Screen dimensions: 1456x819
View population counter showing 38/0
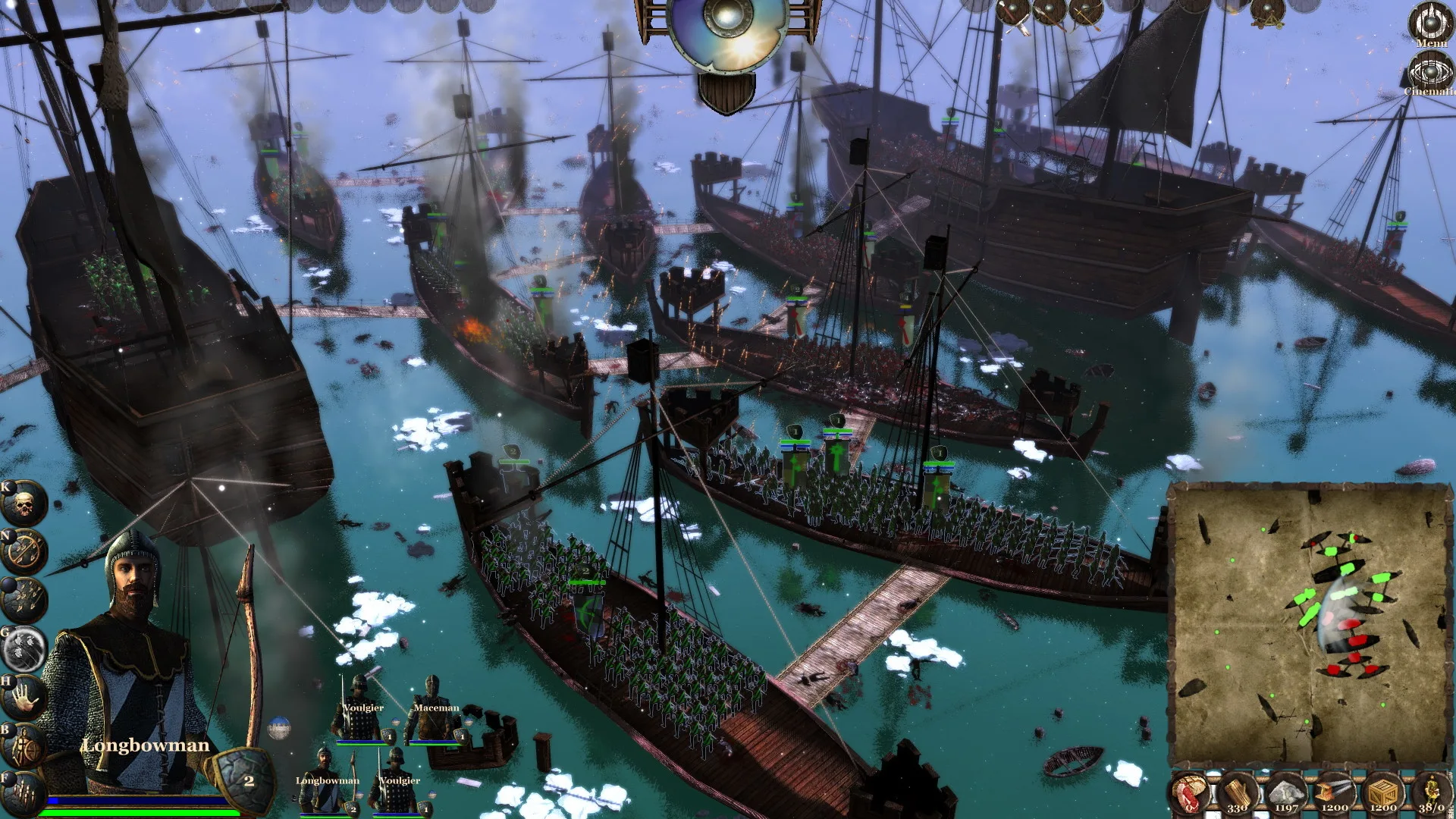coord(1433,793)
